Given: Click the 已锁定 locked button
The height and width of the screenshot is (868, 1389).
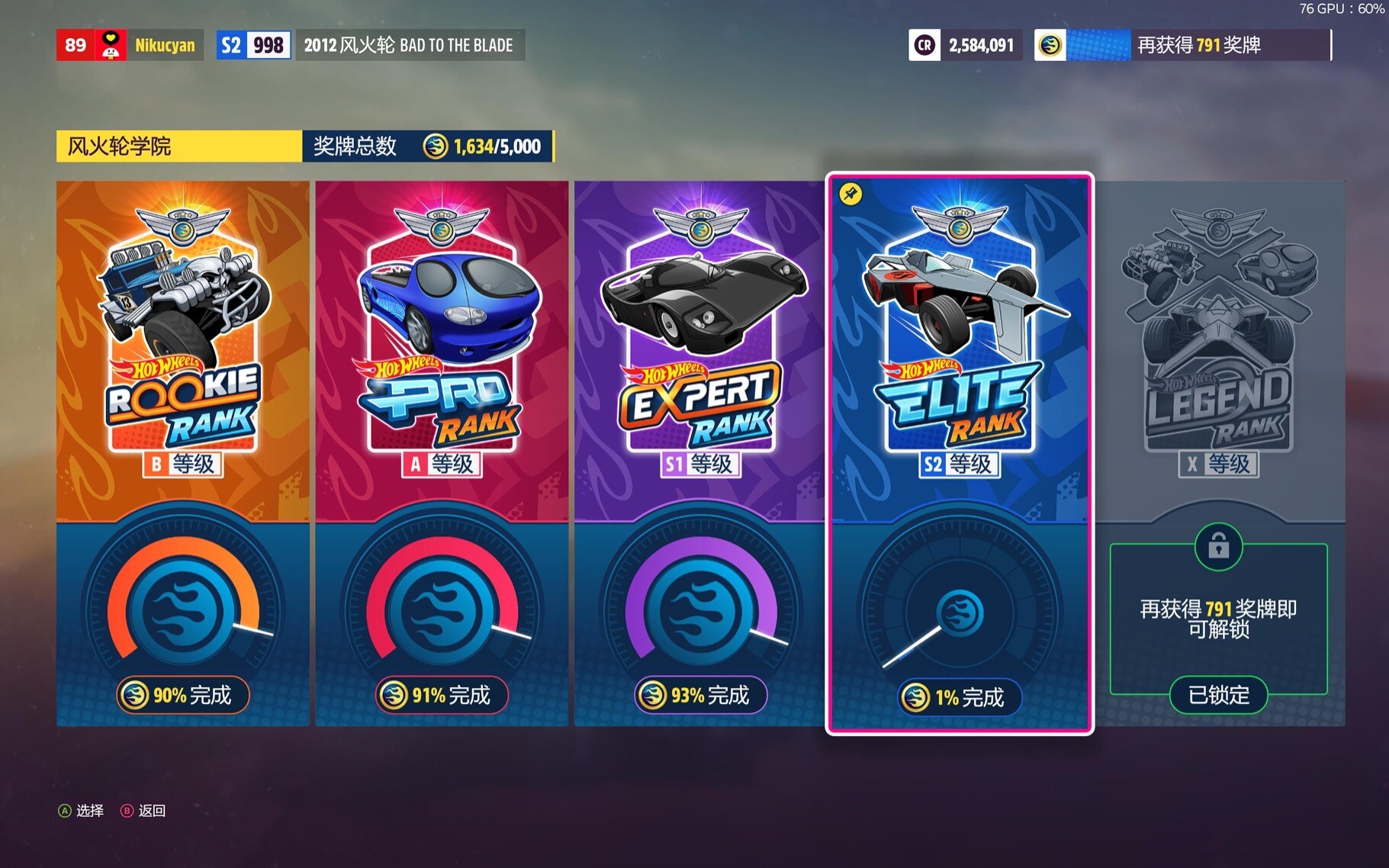Looking at the screenshot, I should click(x=1218, y=695).
